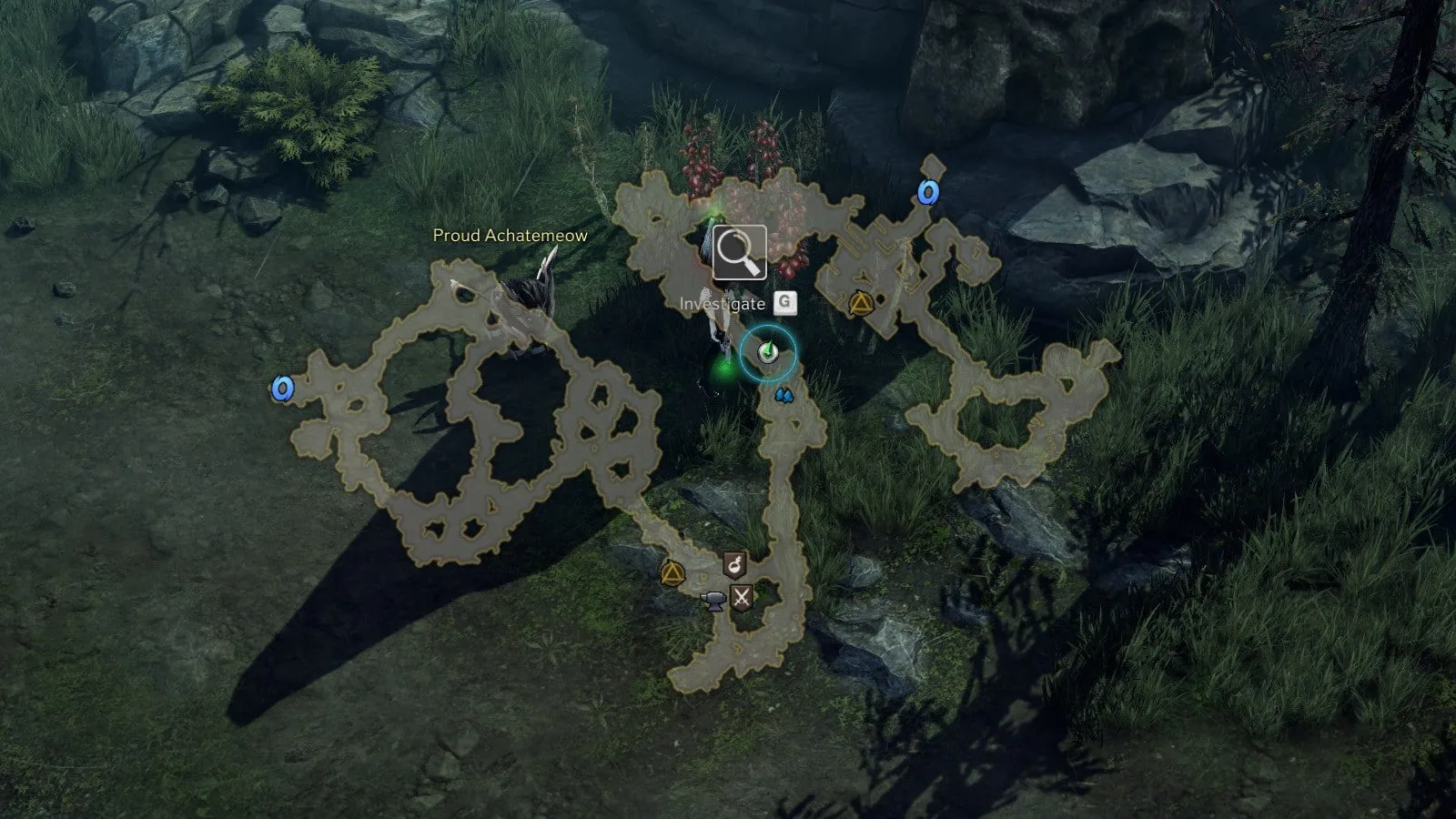Select the green player arrow map marker
This screenshot has height=819, width=1456.
[767, 352]
